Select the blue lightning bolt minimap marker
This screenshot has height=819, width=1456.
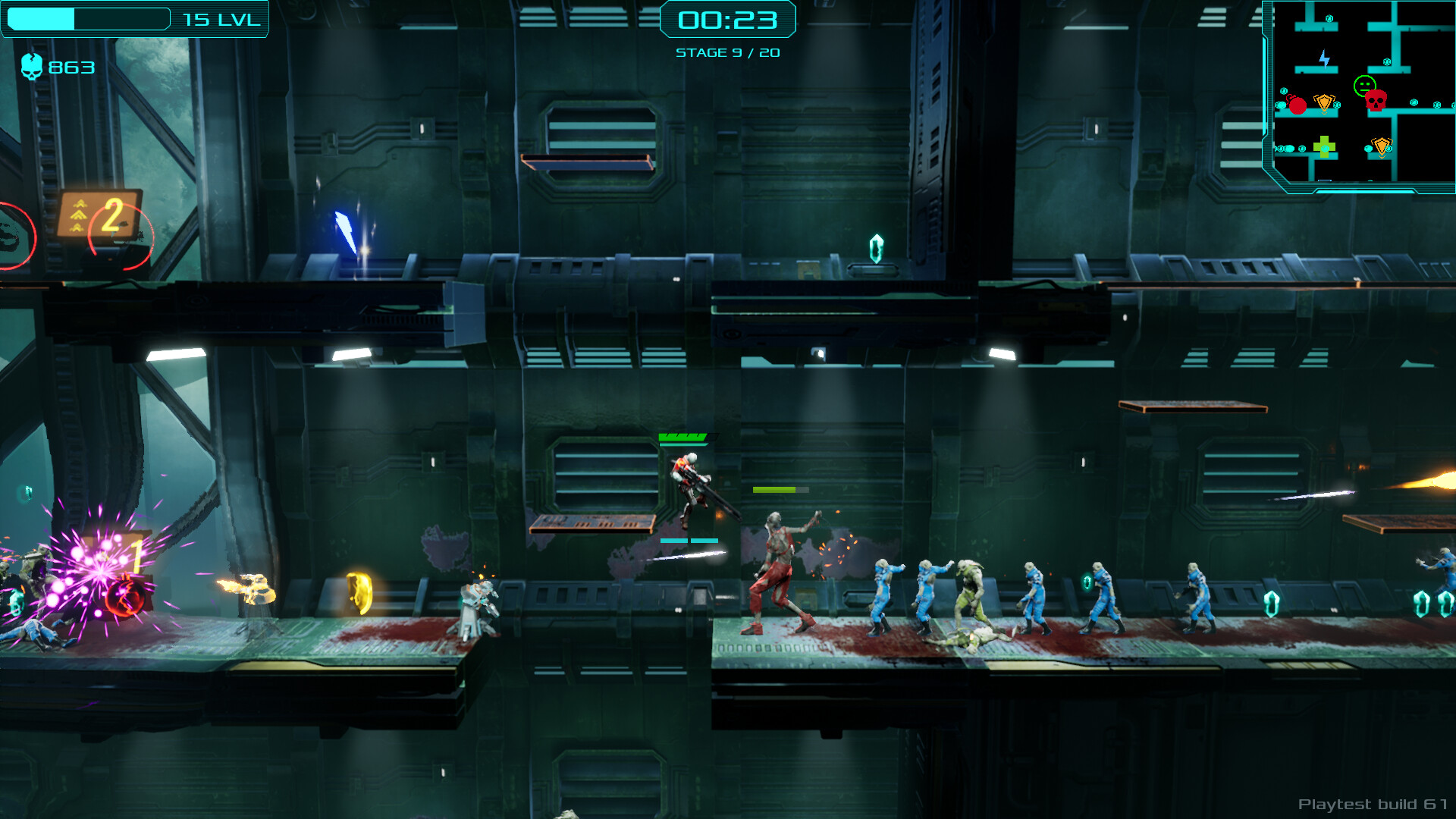click(x=1324, y=58)
